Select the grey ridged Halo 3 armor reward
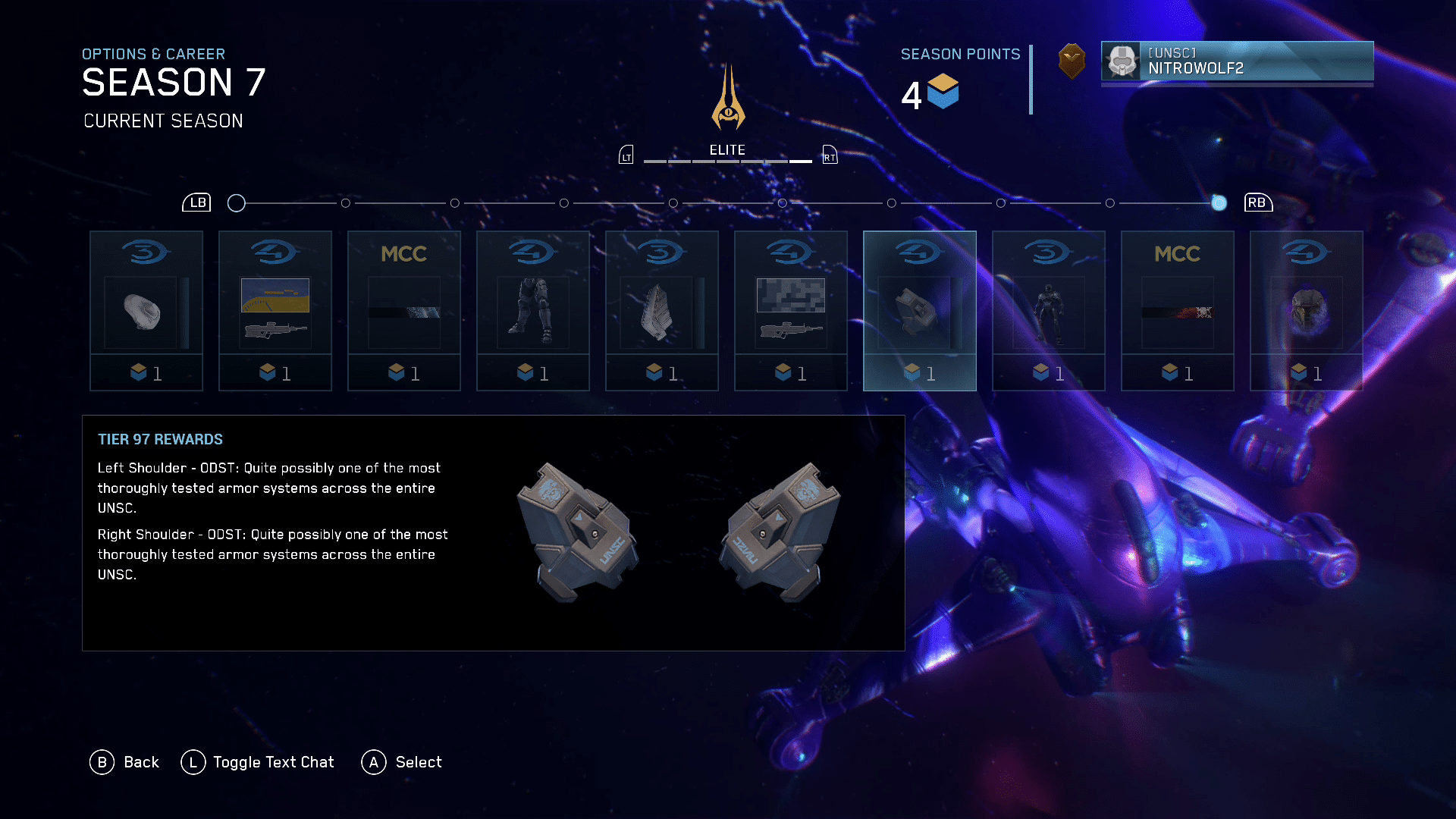Image resolution: width=1456 pixels, height=819 pixels. [662, 311]
